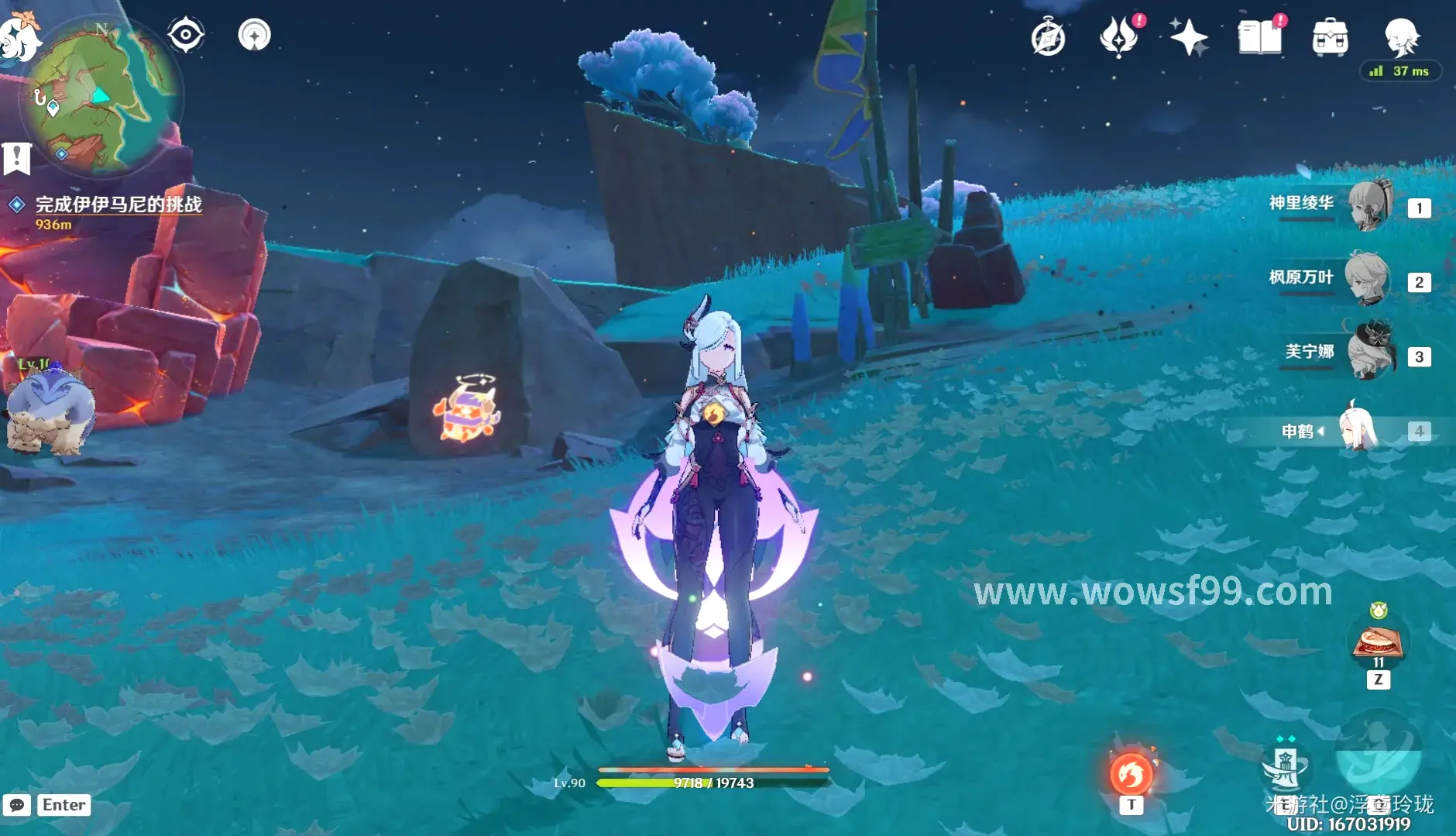Open the character profile icon
The width and height of the screenshot is (1456, 836).
1400,36
